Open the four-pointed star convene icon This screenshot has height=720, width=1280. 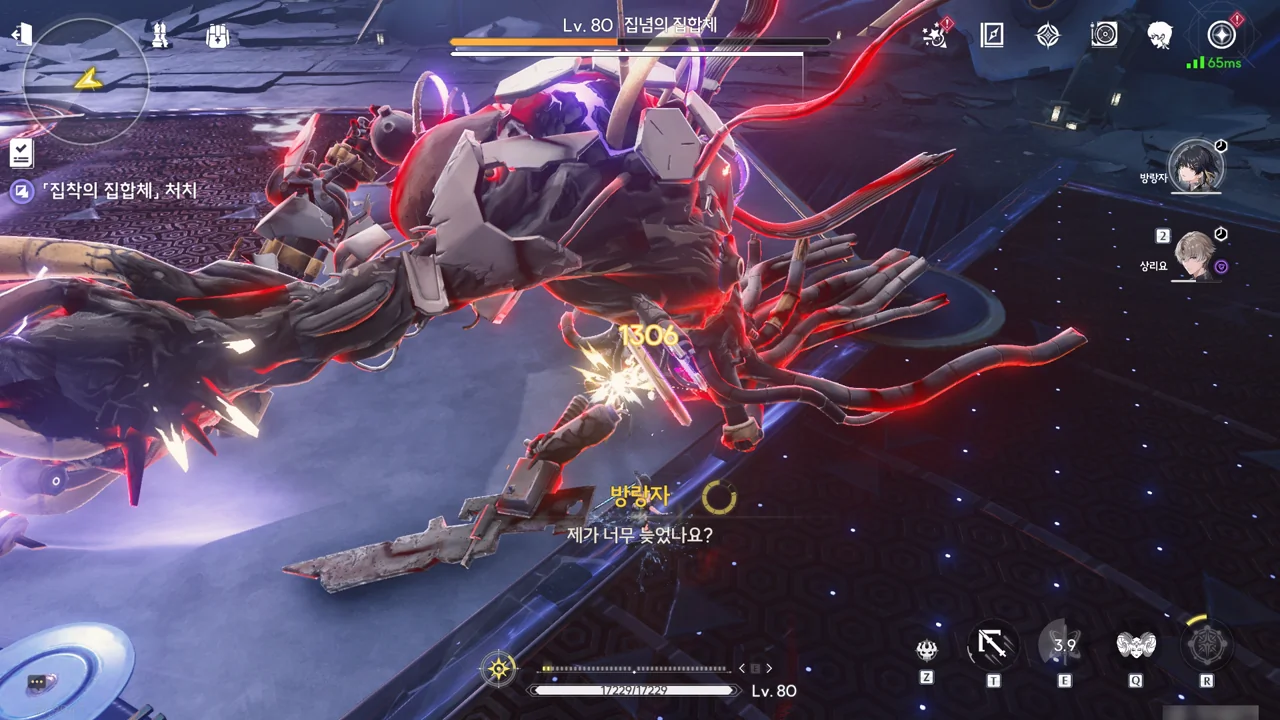pyautogui.click(x=1047, y=36)
